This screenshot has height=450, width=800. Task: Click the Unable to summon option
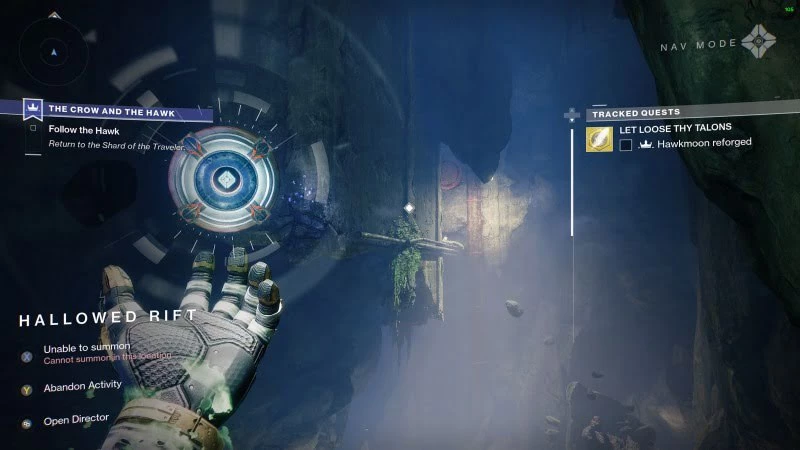pos(86,347)
